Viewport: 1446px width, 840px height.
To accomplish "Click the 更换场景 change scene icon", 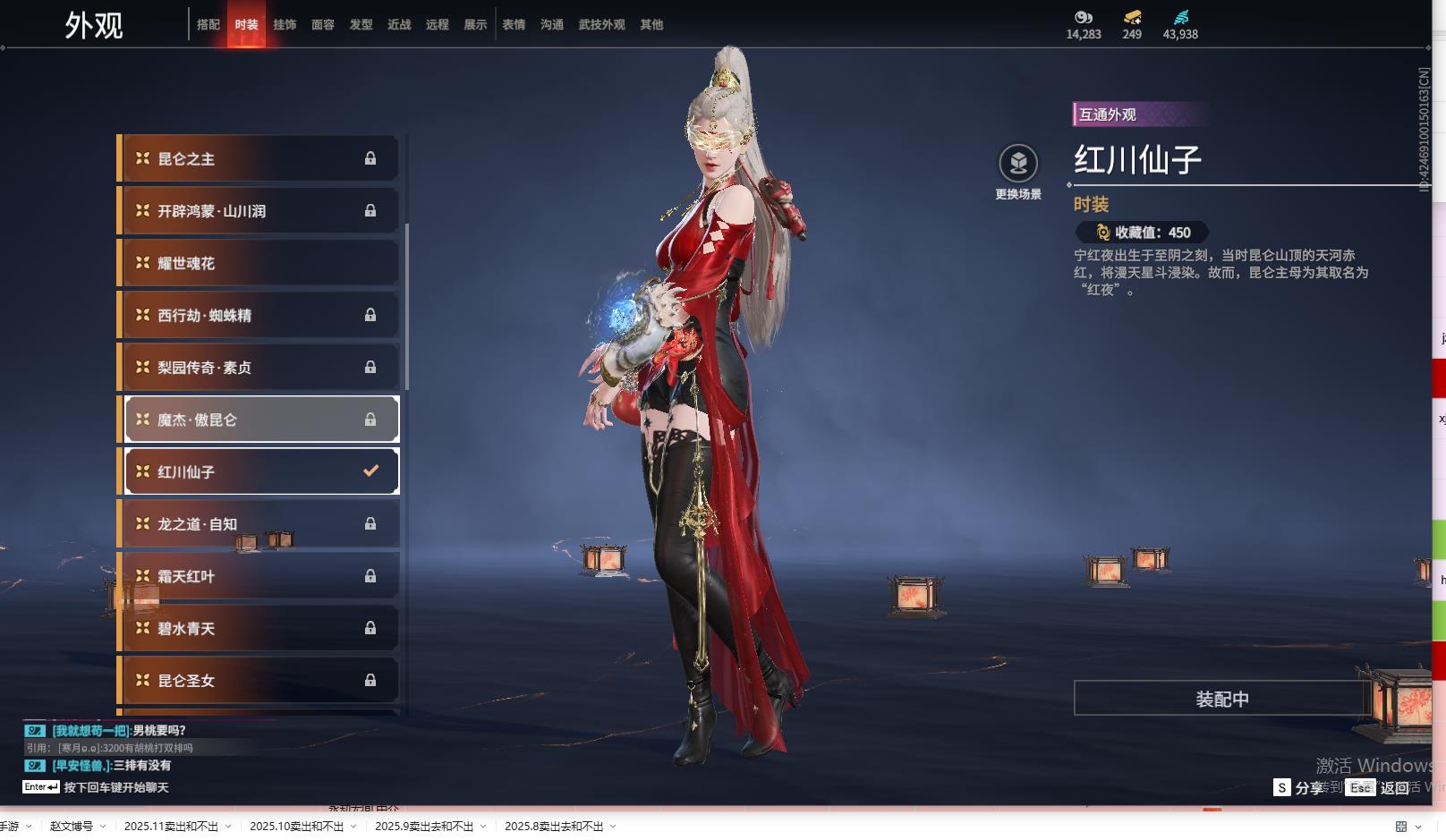I will 1018,164.
